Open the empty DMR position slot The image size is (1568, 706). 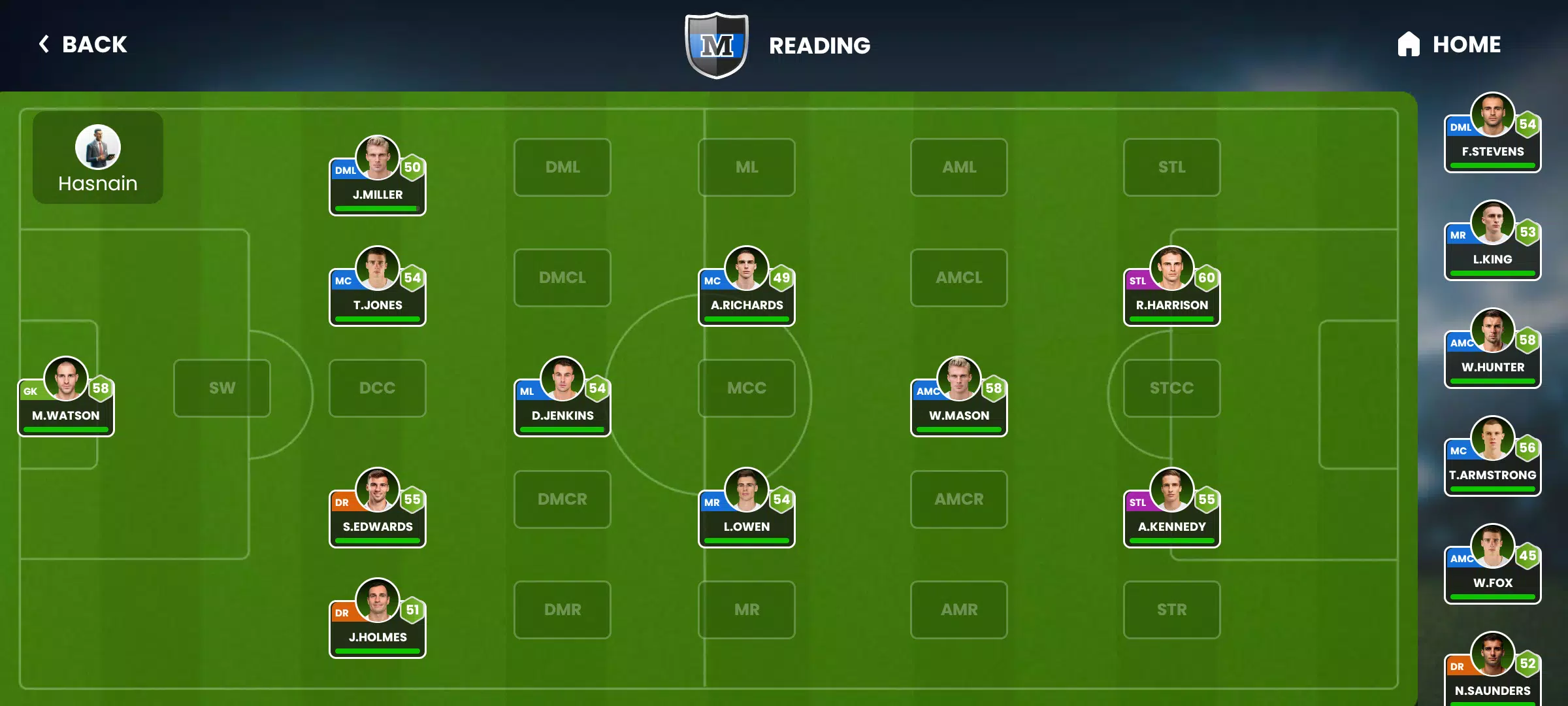[x=562, y=609]
